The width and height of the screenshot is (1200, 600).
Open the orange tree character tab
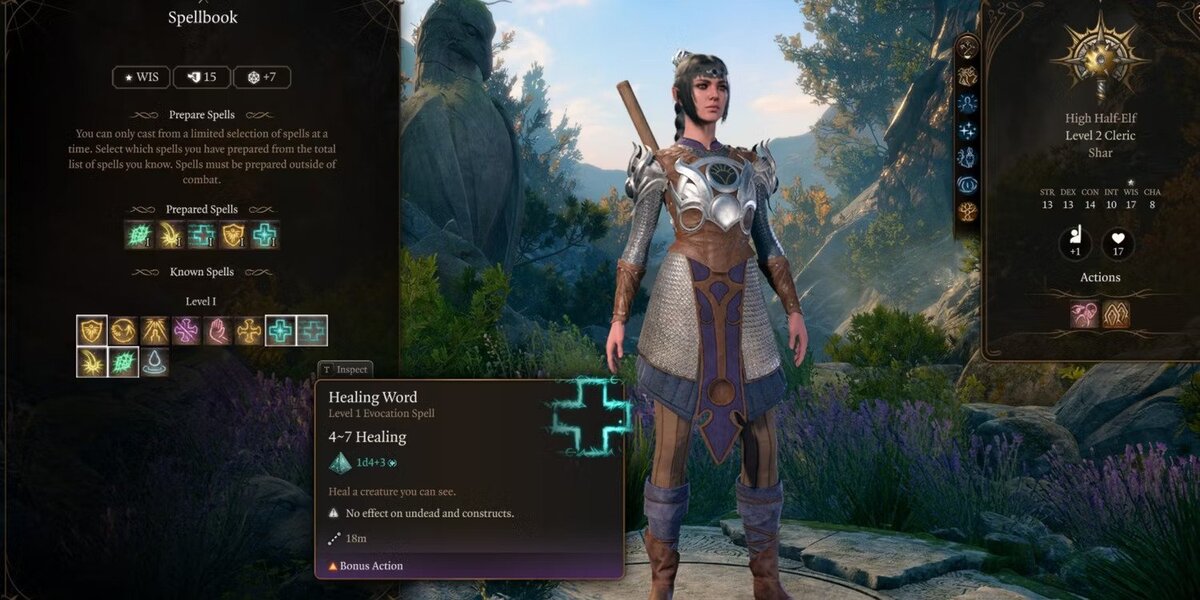(968, 211)
